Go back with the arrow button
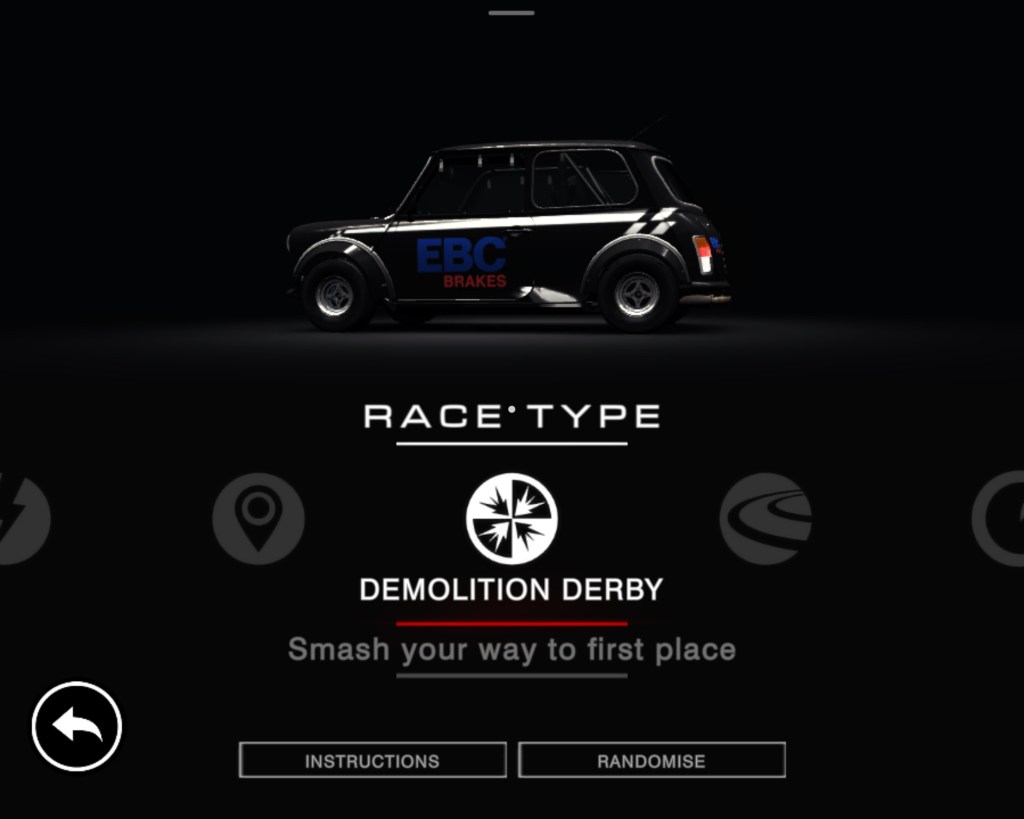The width and height of the screenshot is (1024, 819). coord(77,726)
